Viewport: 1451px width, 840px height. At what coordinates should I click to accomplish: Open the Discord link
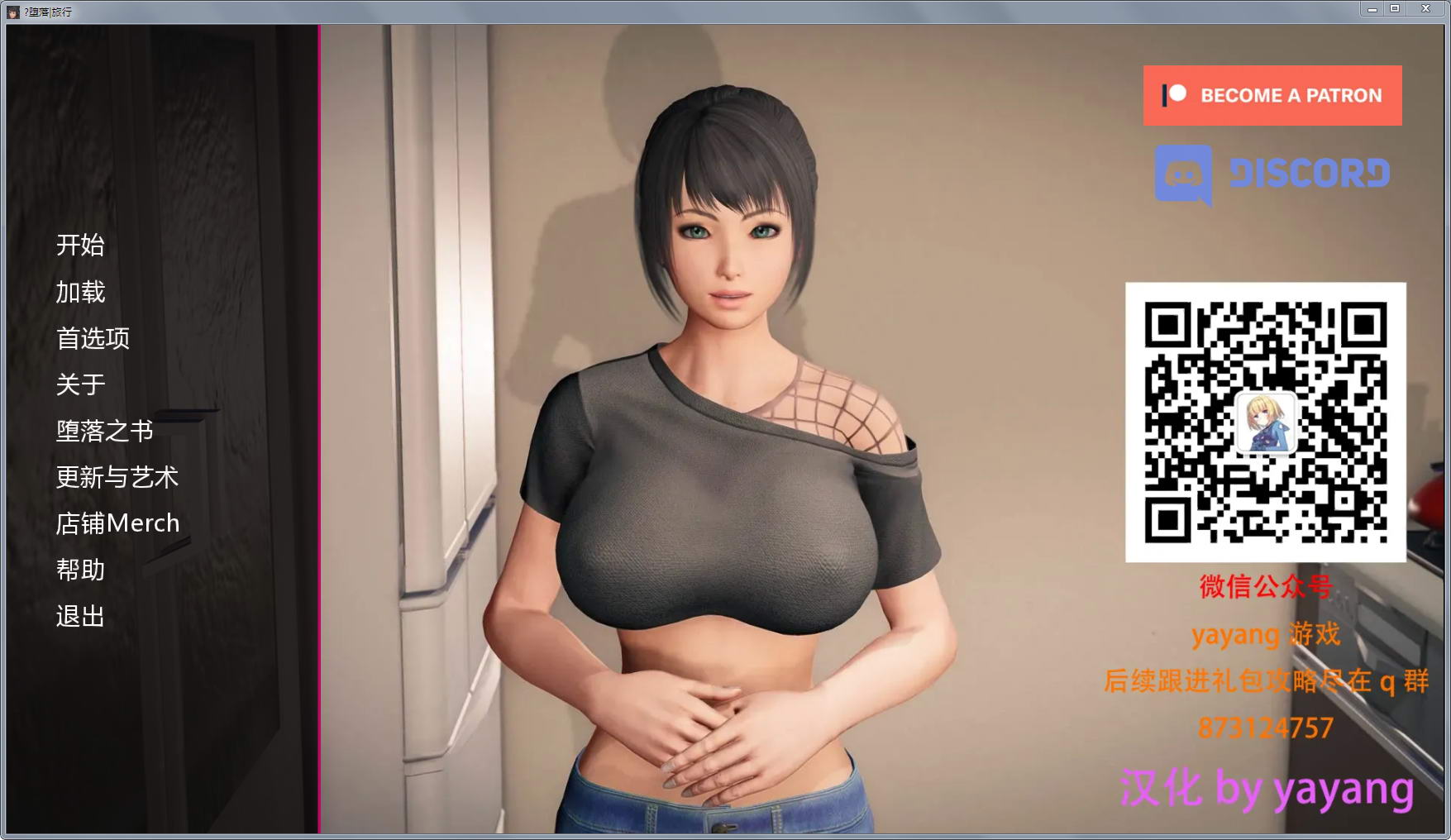(1272, 174)
